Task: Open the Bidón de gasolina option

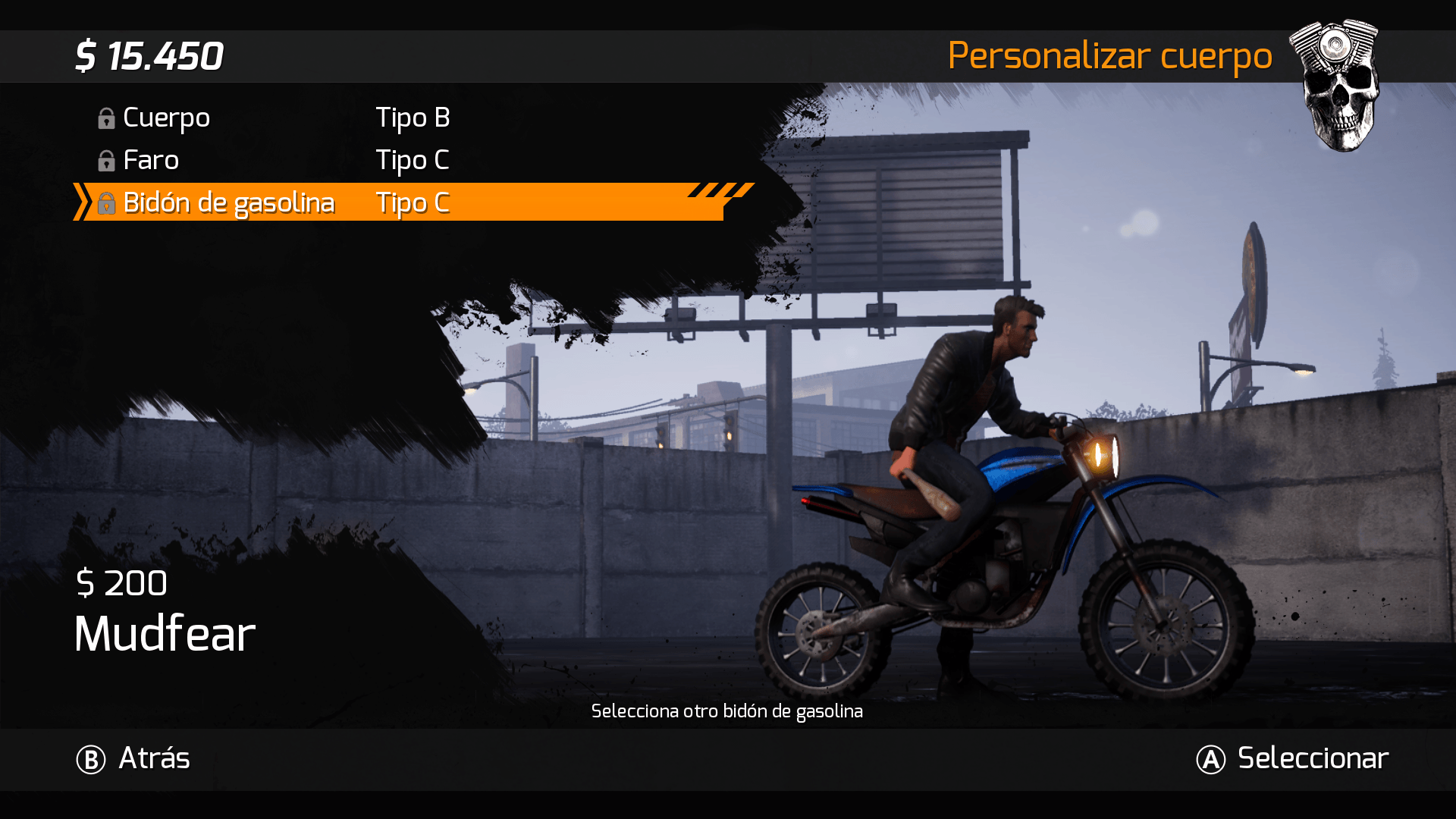Action: (x=228, y=203)
